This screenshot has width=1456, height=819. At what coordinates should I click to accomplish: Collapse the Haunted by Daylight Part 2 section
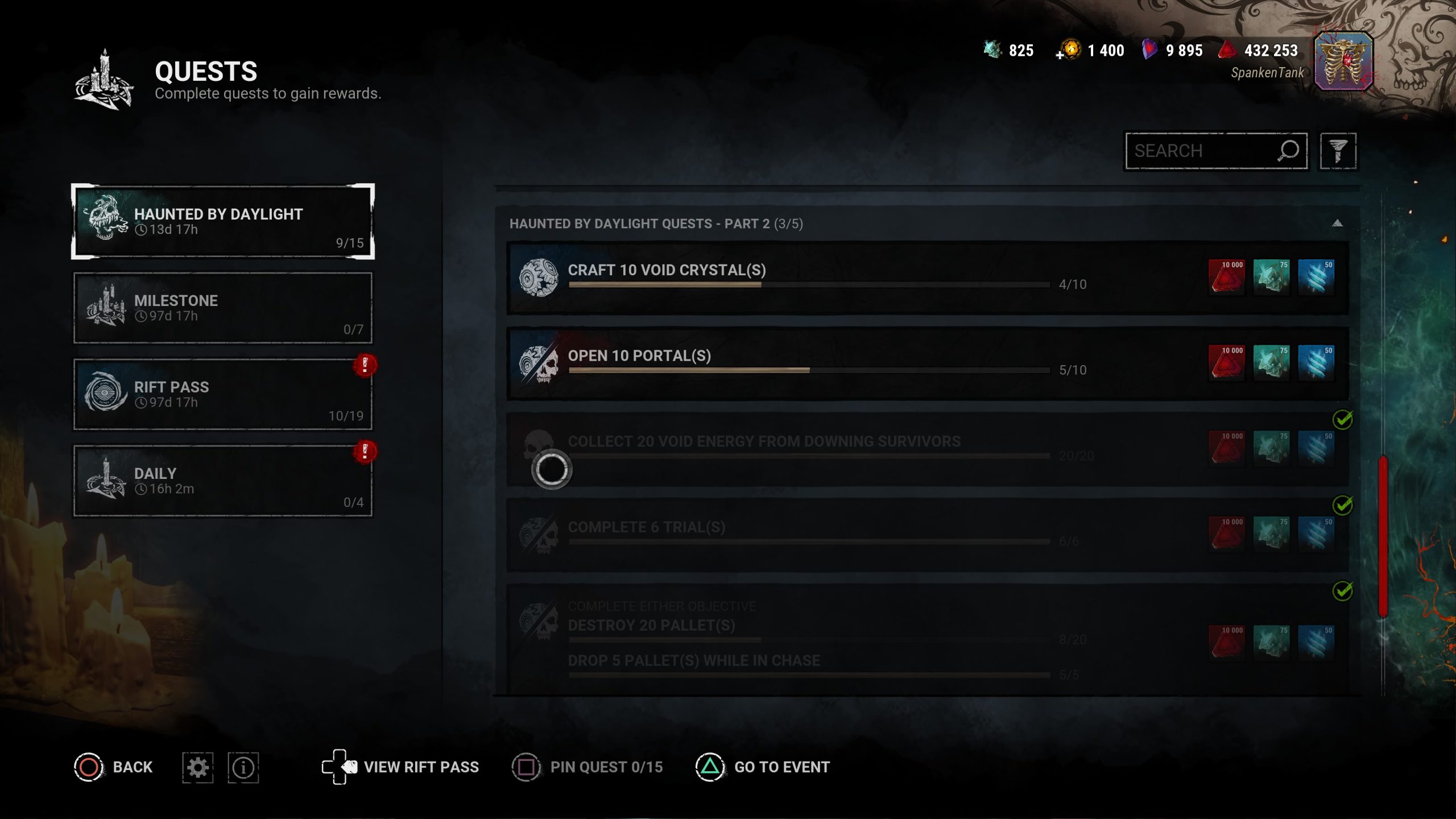point(1337,224)
